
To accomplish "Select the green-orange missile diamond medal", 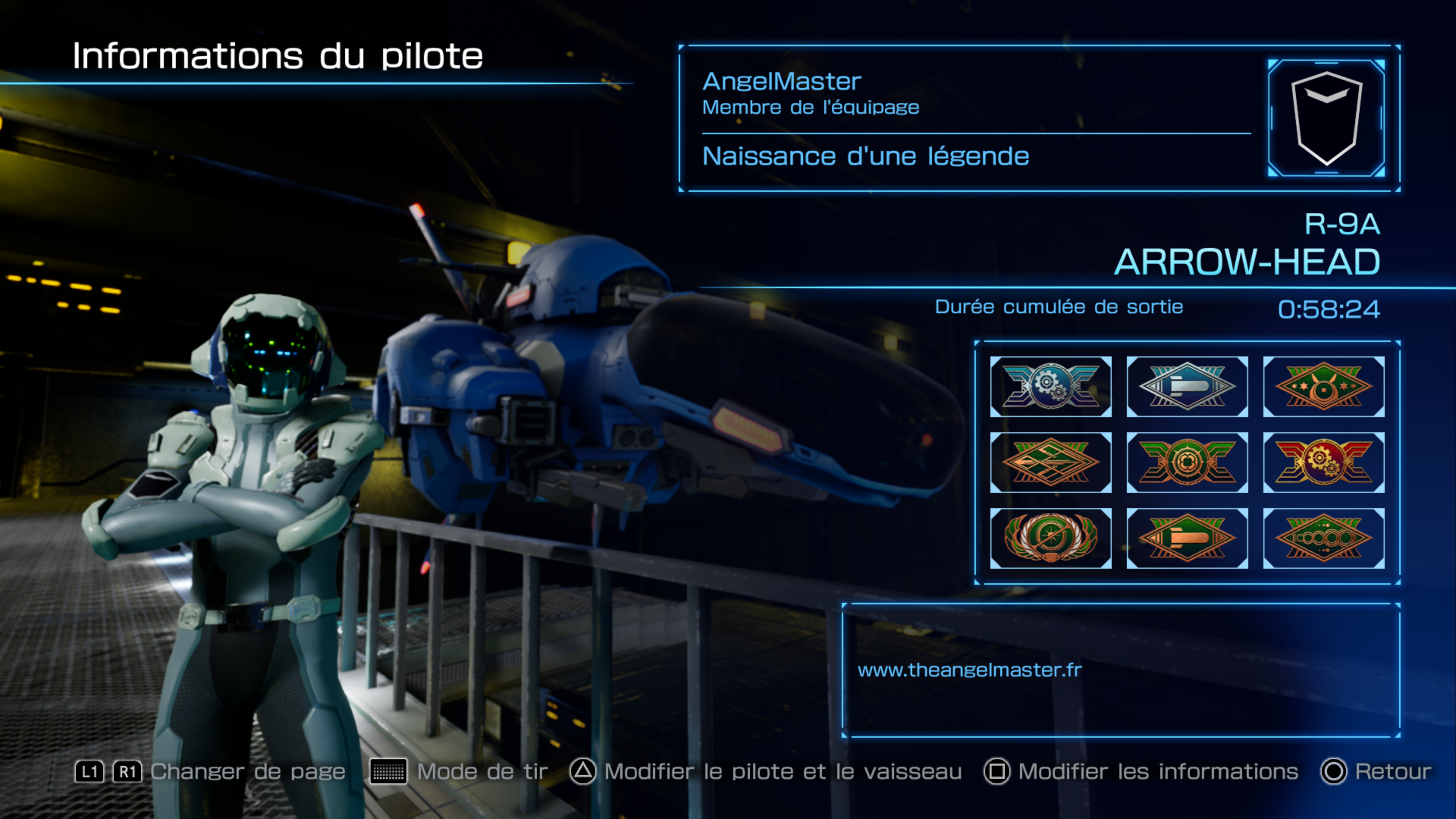I will tap(1187, 538).
